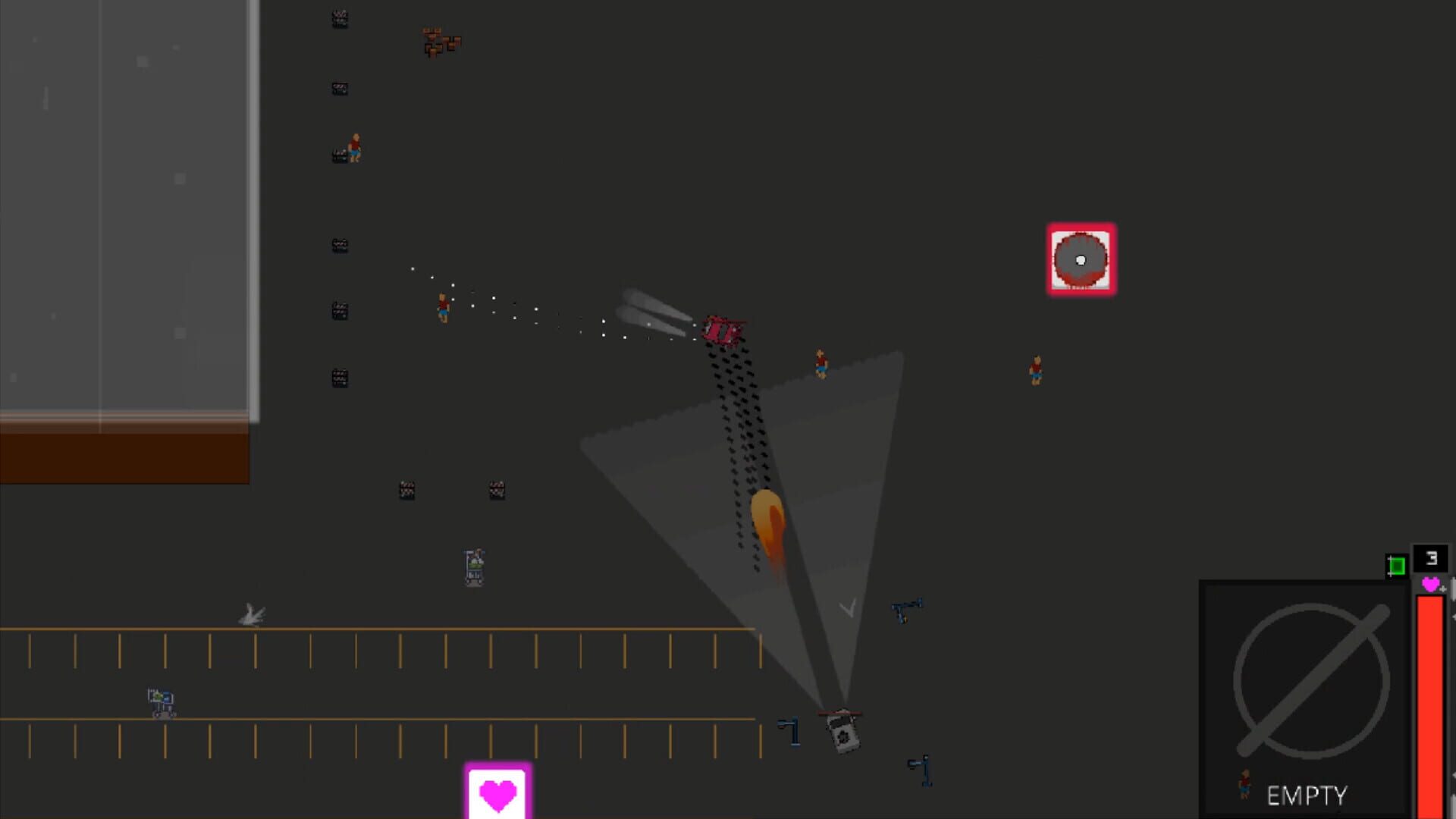
Task: Click the crossed-circle no-weapon symbol
Action: click(1311, 682)
